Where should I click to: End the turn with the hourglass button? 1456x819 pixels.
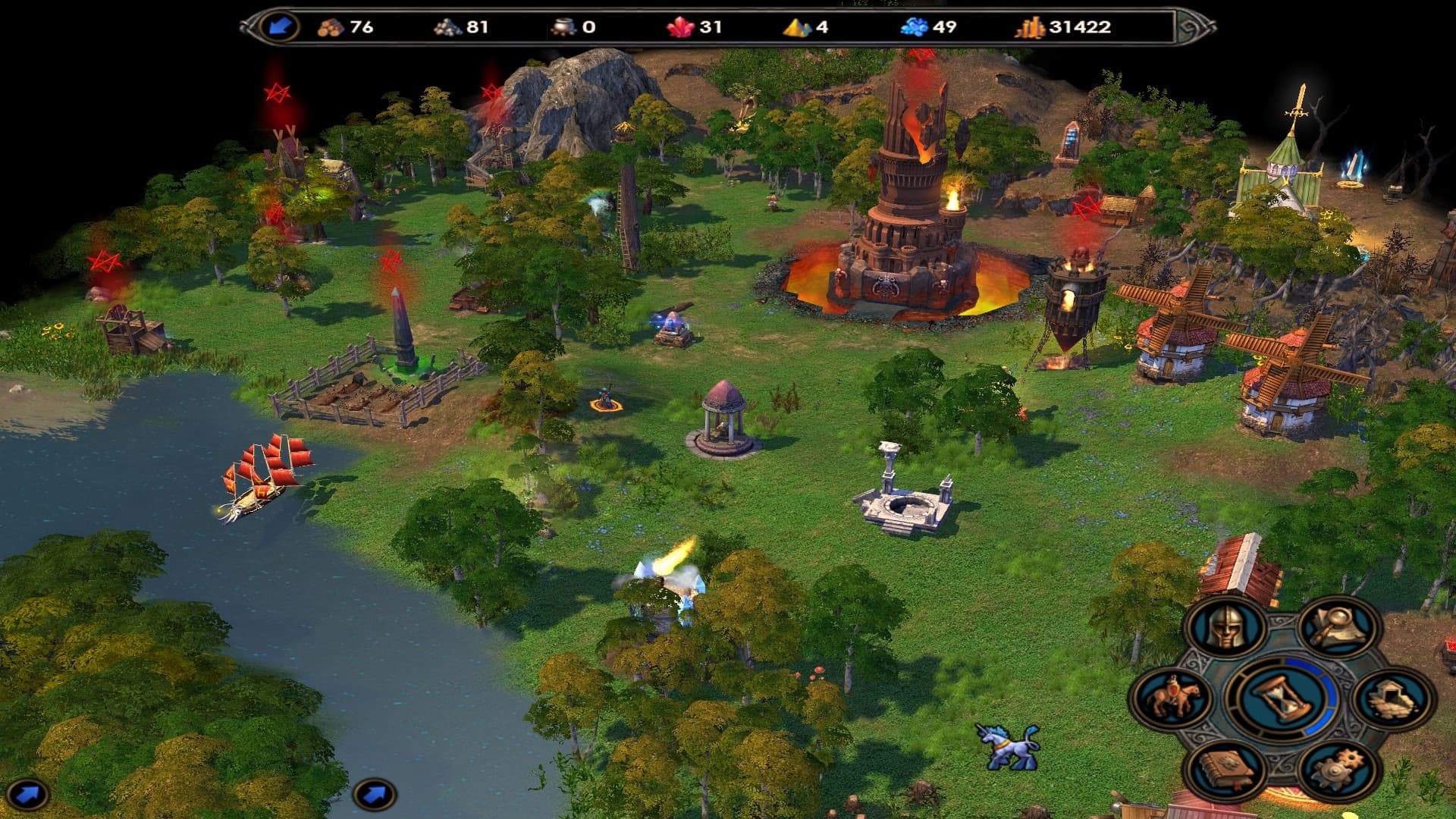[1281, 698]
